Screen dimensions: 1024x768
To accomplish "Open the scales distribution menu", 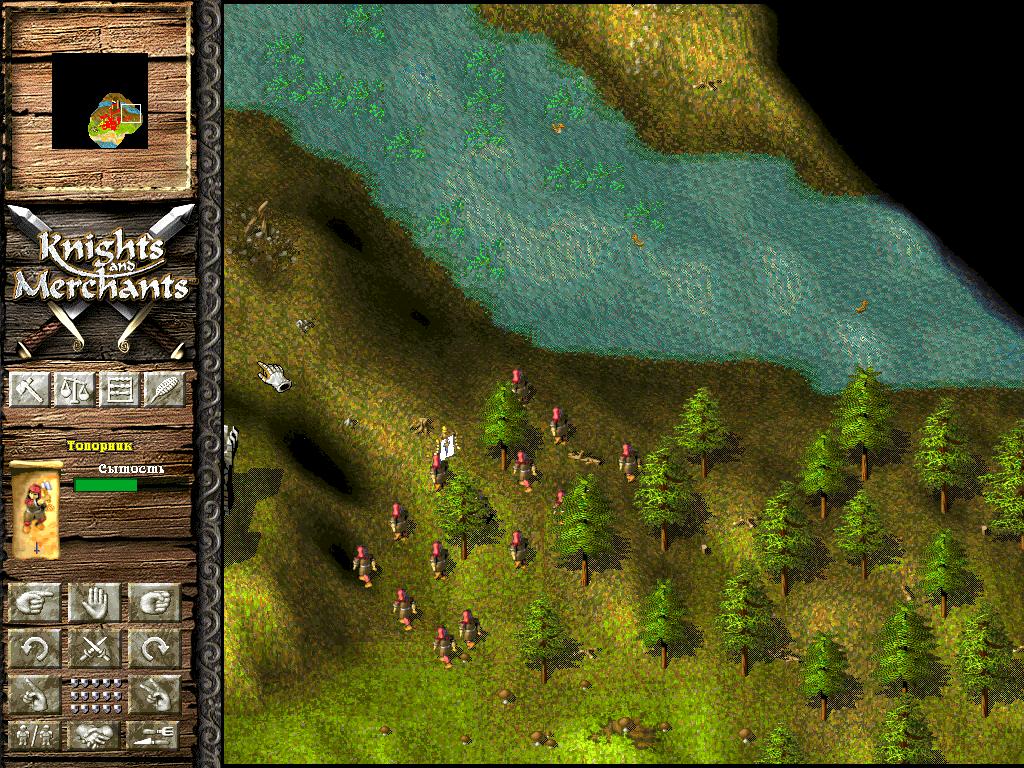I will (73, 389).
